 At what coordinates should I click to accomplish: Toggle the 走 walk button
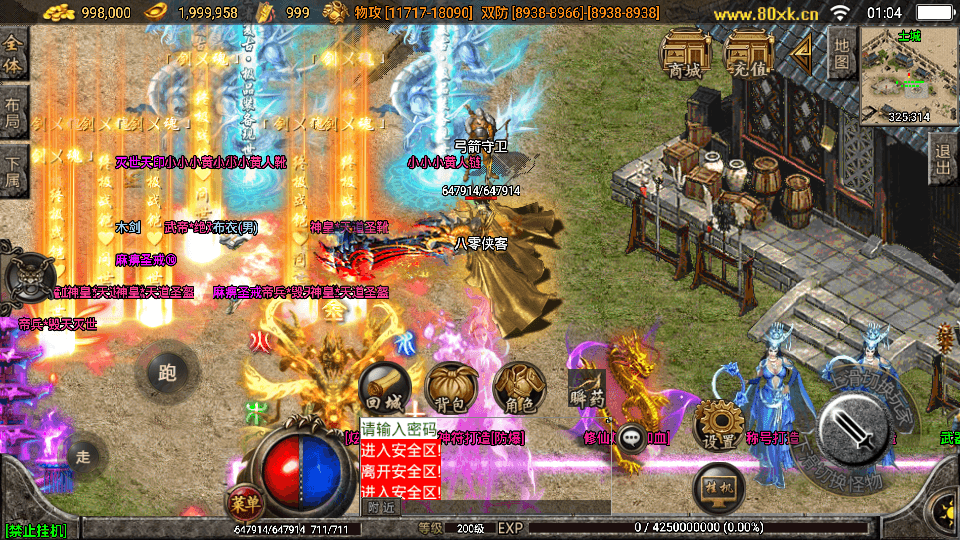coord(83,456)
